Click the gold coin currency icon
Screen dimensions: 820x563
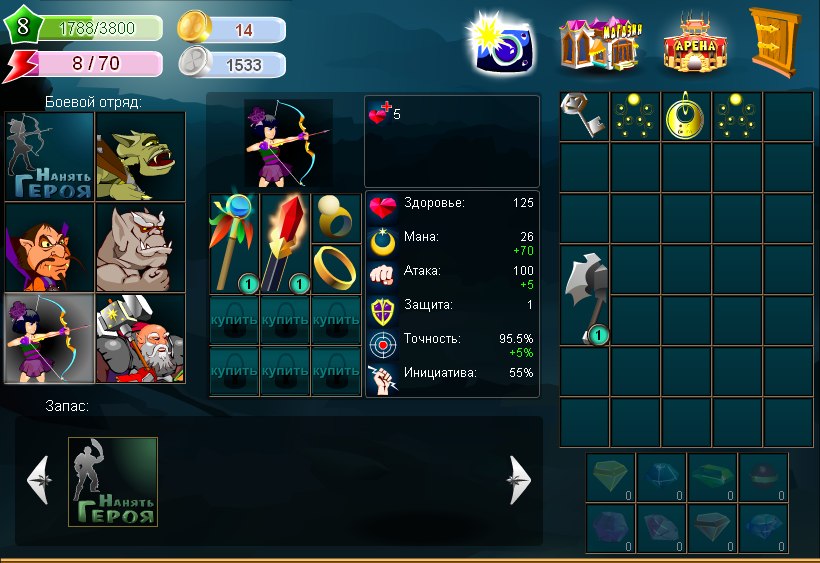tap(193, 28)
